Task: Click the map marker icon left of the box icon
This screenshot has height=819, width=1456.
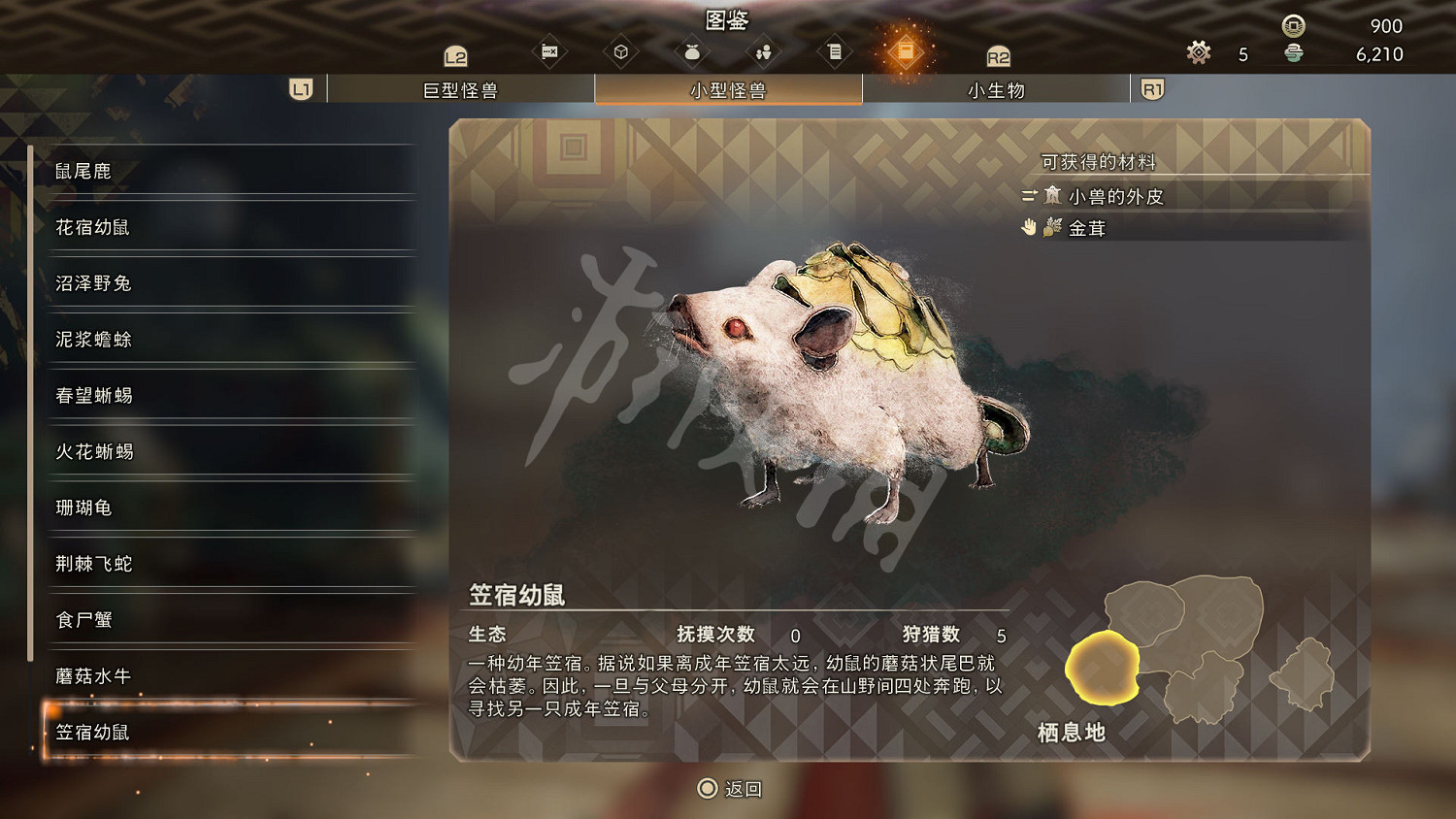Action: pos(550,50)
